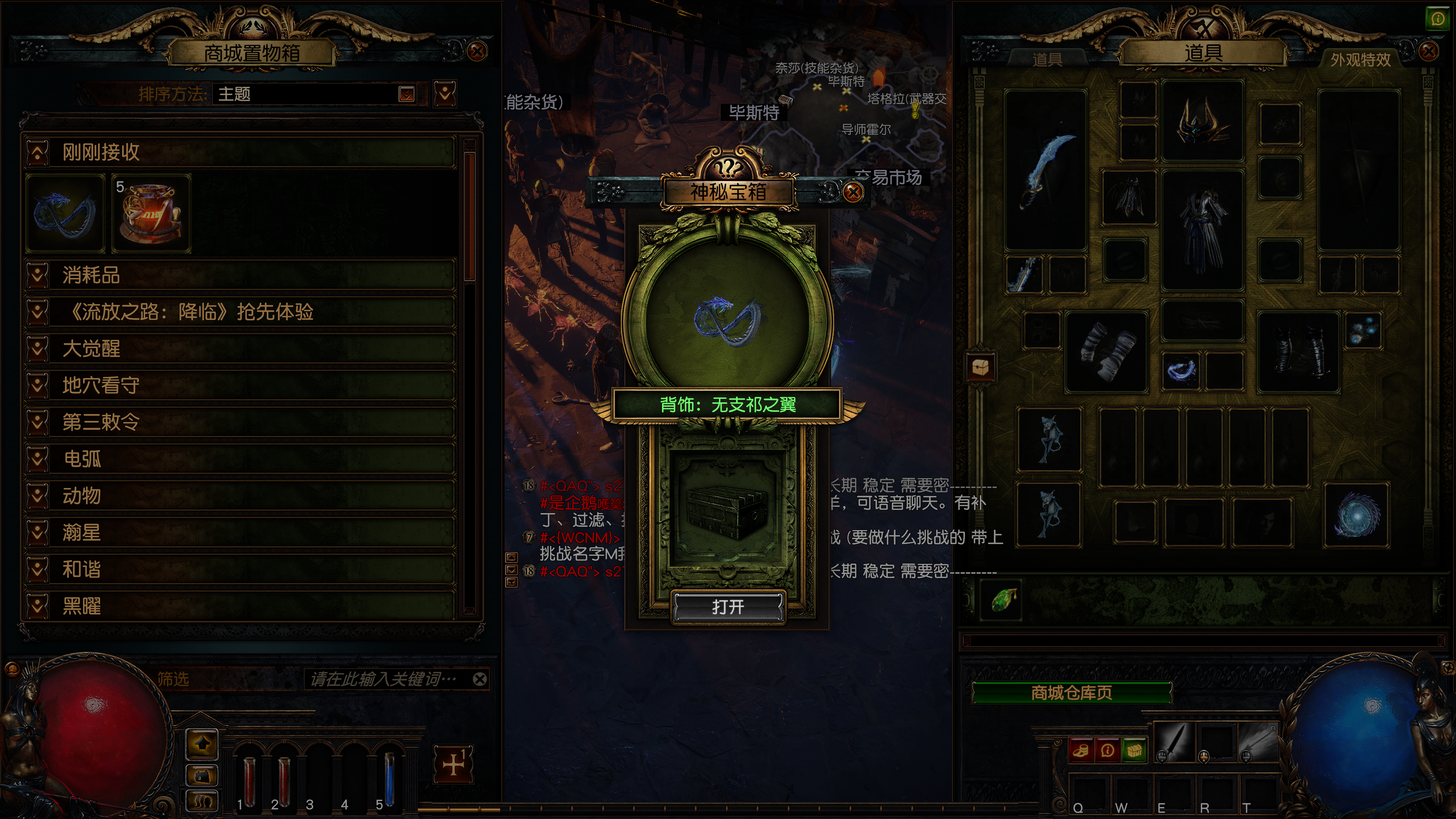Expand the 地穴看守 category
This screenshot has width=1456, height=819.
pos(37,386)
